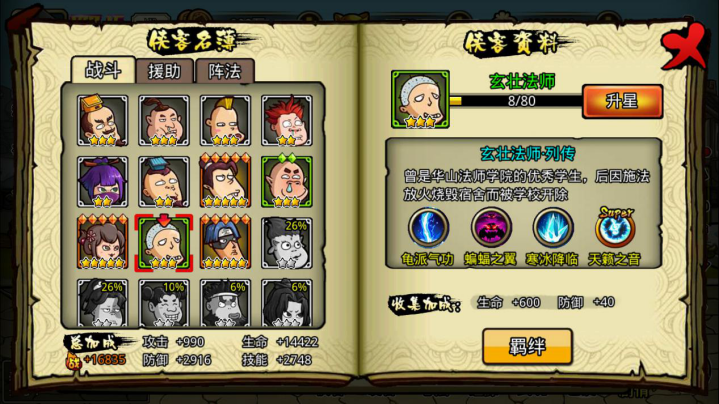Choose the girl with flower hairpin portrait
Viewport: 719px width, 404px height.
coord(102,242)
